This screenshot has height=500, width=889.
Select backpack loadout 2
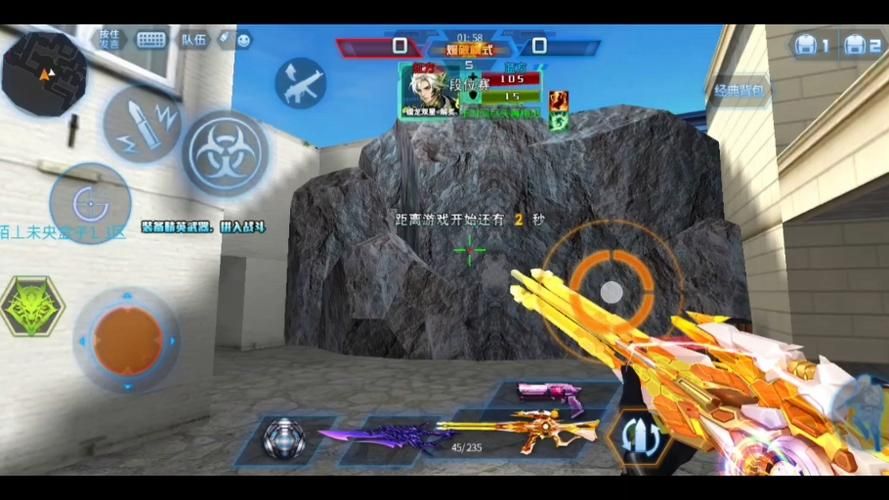point(860,45)
